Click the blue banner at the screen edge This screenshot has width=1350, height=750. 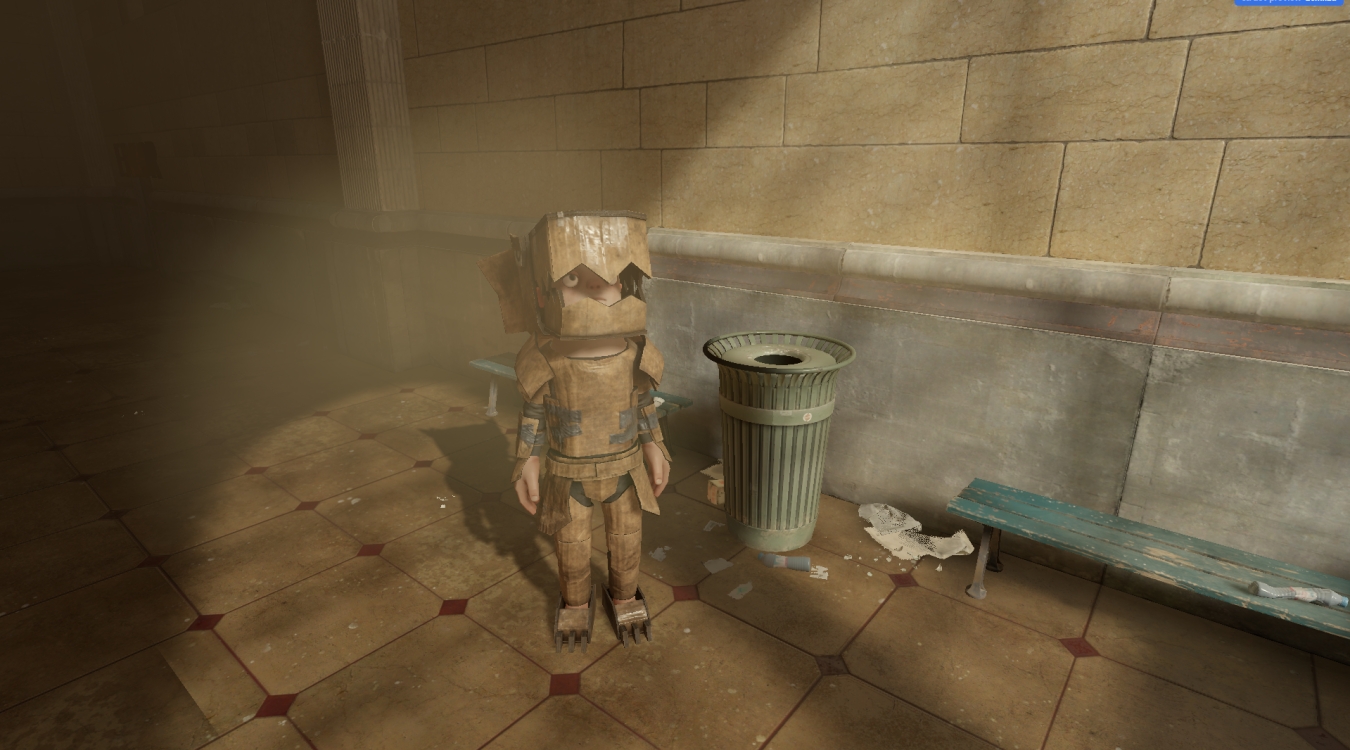coord(1290,2)
